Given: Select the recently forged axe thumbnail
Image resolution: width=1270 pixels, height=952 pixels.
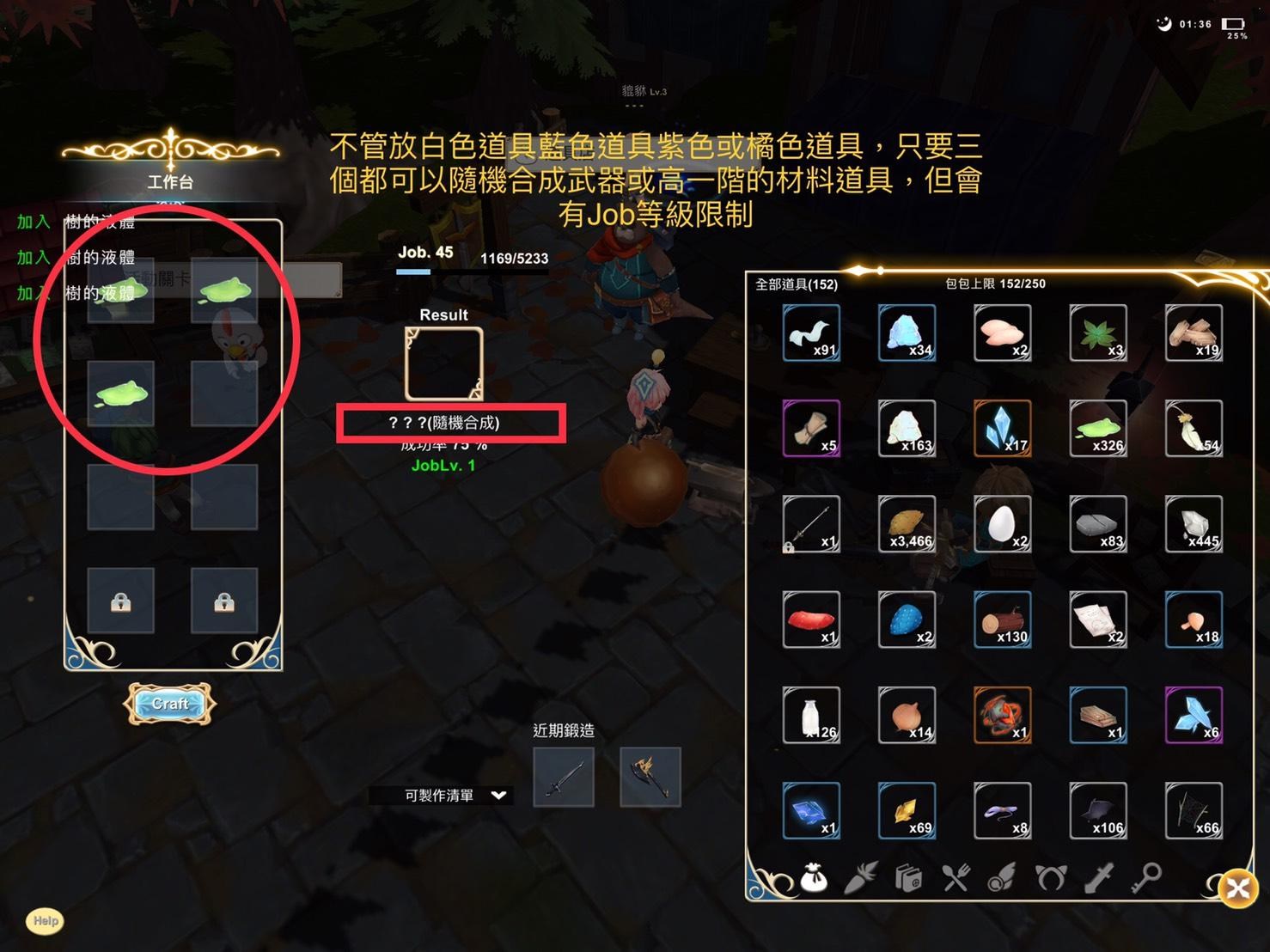Looking at the screenshot, I should click(650, 777).
